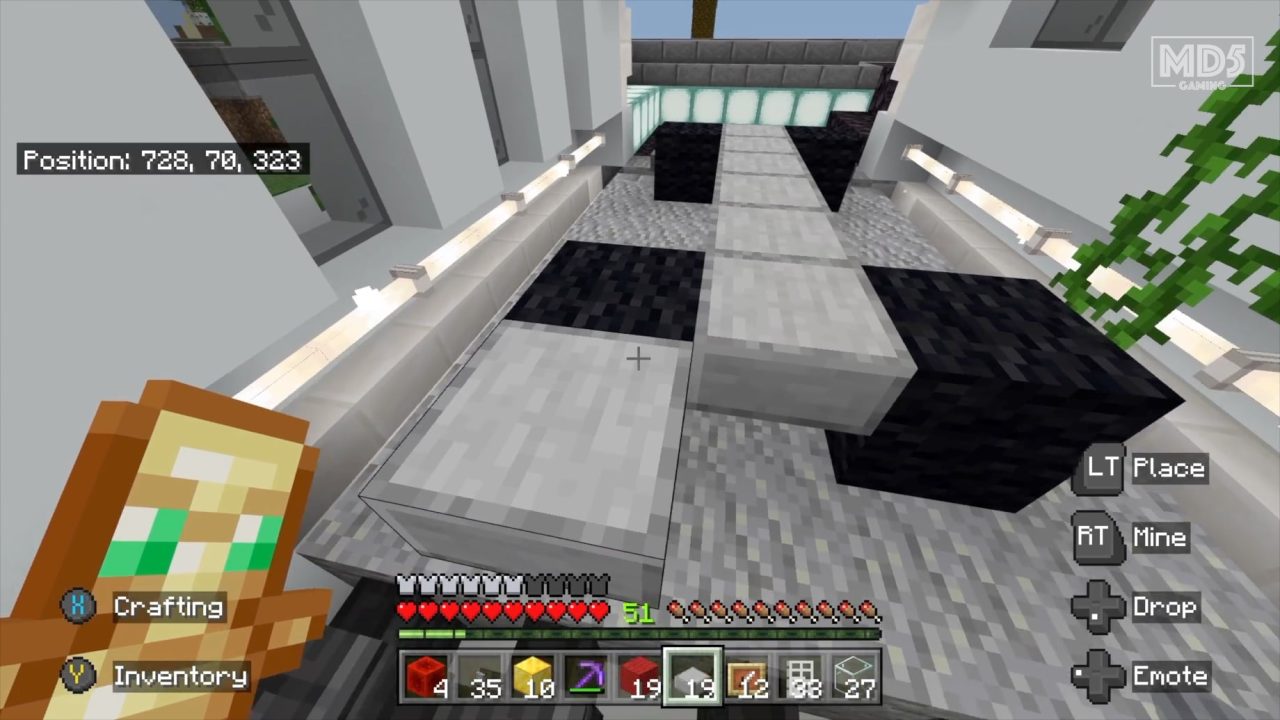Viewport: 1280px width, 720px height.
Task: Select the item frame stack of 12
Action: [747, 677]
